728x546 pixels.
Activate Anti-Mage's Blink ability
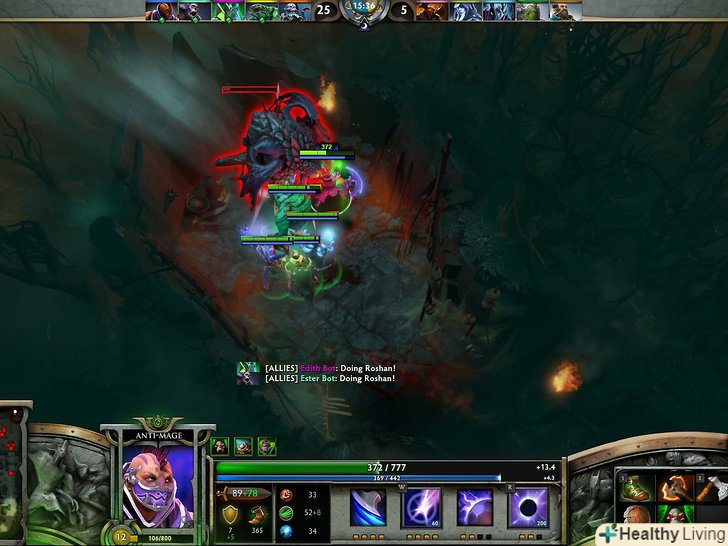(x=421, y=508)
